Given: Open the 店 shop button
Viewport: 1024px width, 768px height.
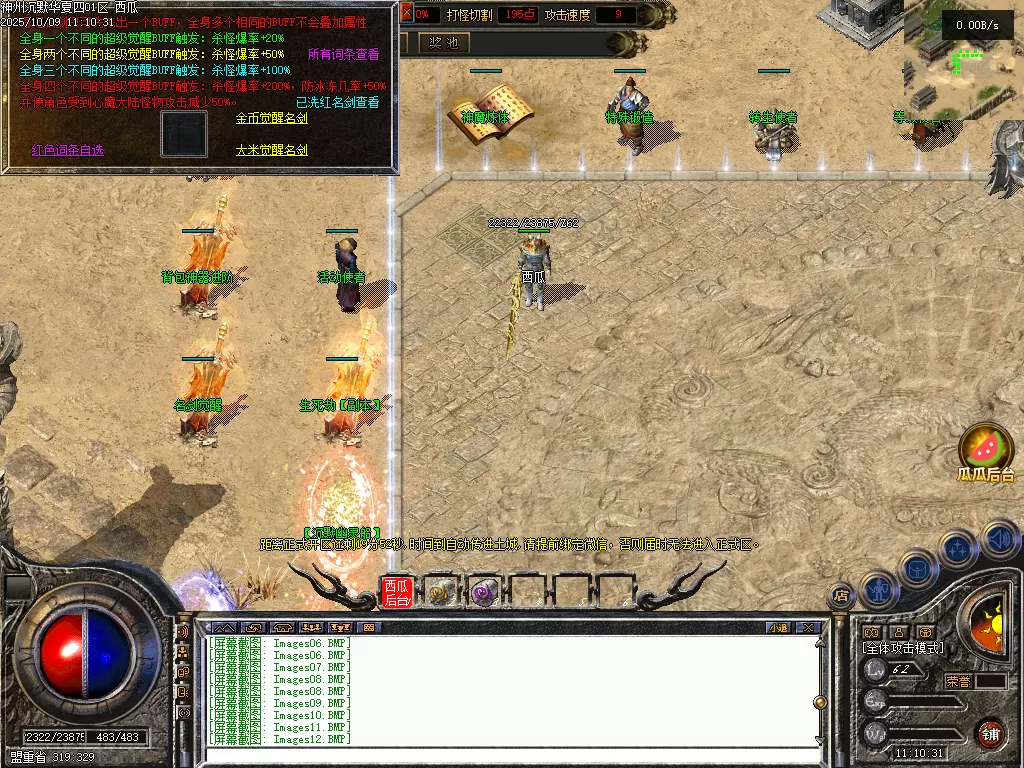Looking at the screenshot, I should click(x=841, y=596).
